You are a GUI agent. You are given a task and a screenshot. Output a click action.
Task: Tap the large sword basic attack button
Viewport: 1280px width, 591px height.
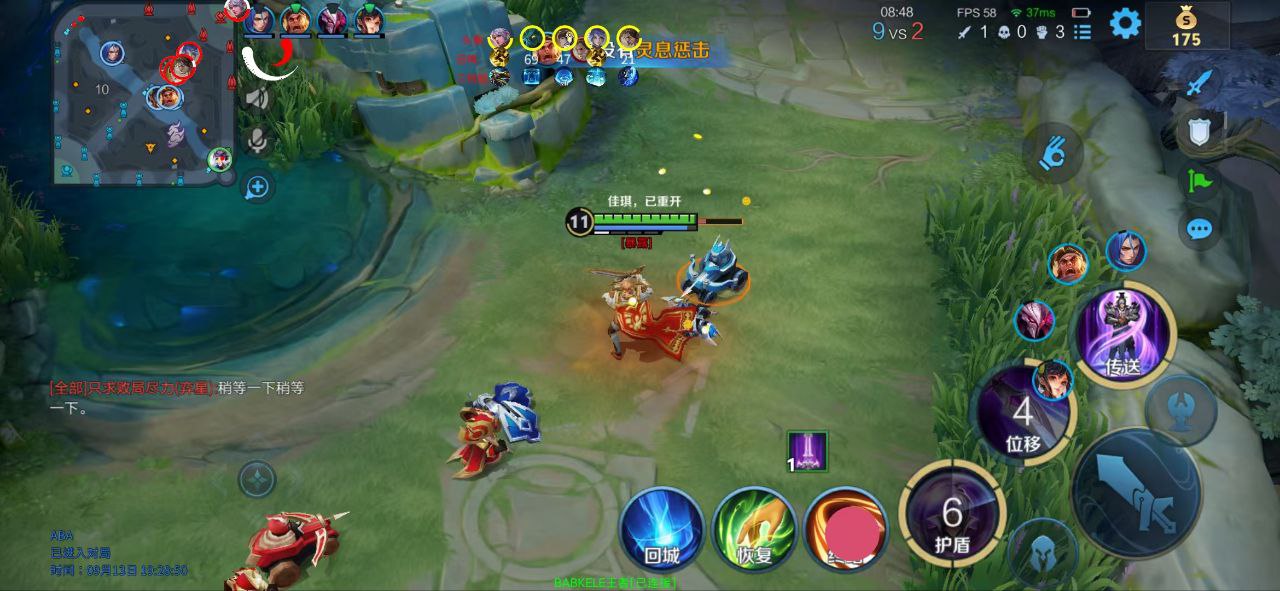coord(1137,494)
